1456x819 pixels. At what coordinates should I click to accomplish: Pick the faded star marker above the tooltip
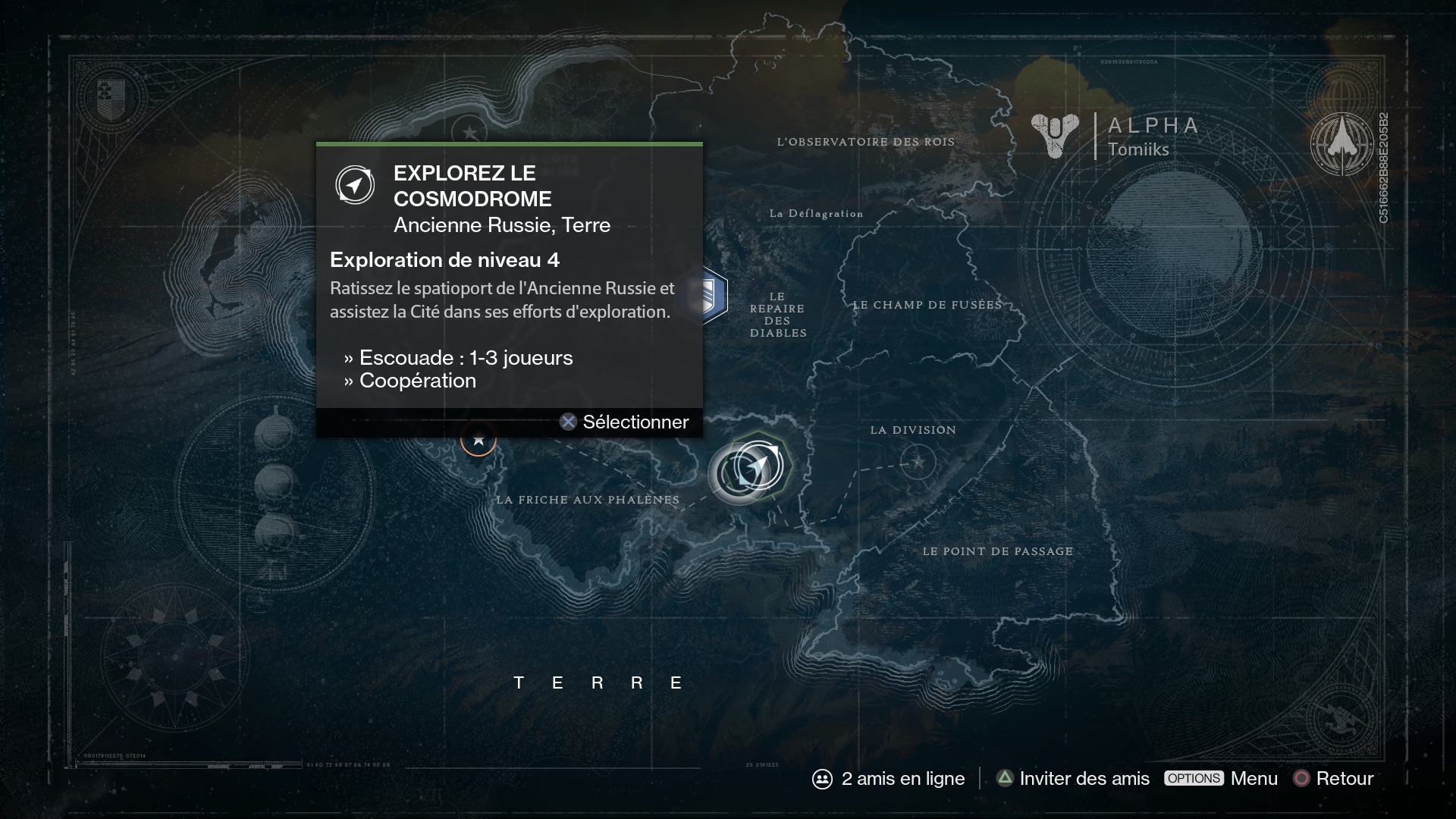coord(469,133)
